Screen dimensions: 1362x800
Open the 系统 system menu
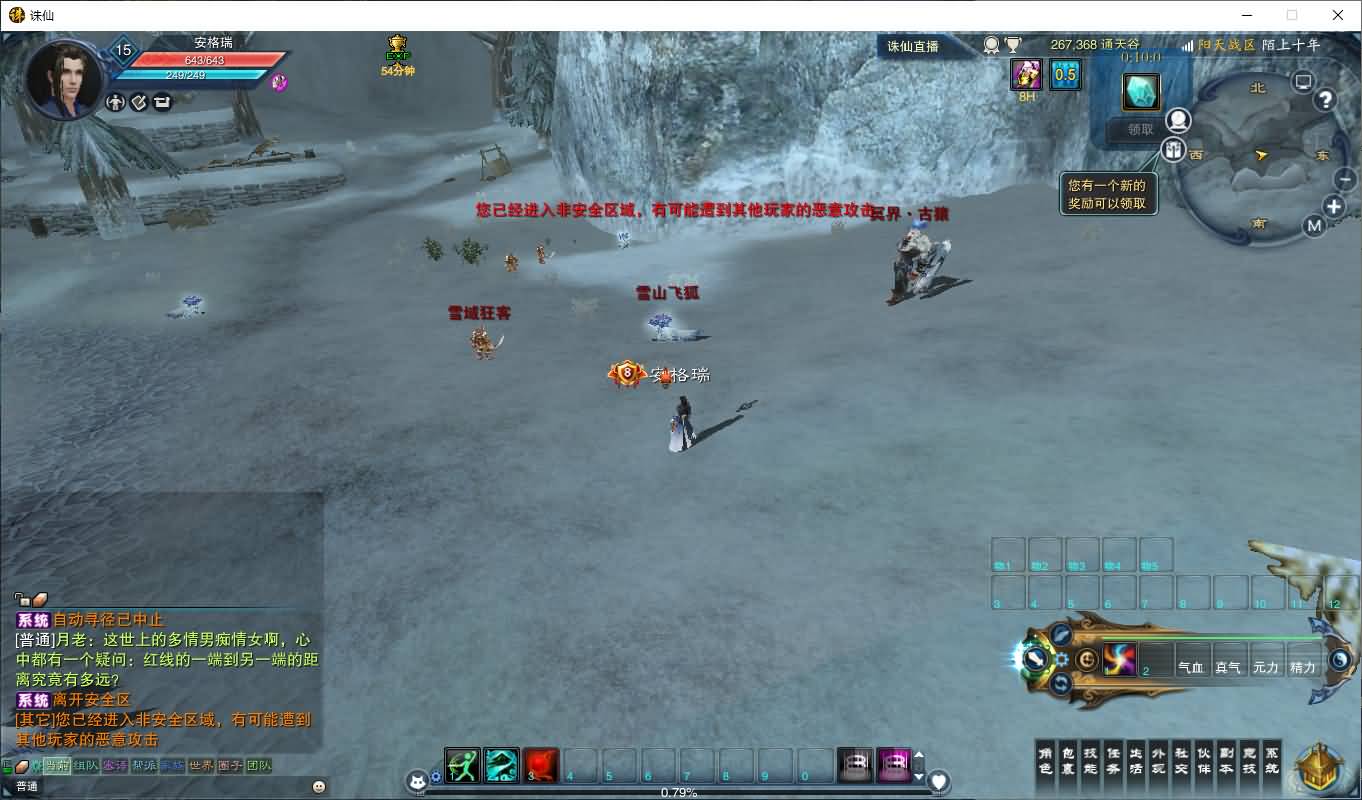[1271, 761]
